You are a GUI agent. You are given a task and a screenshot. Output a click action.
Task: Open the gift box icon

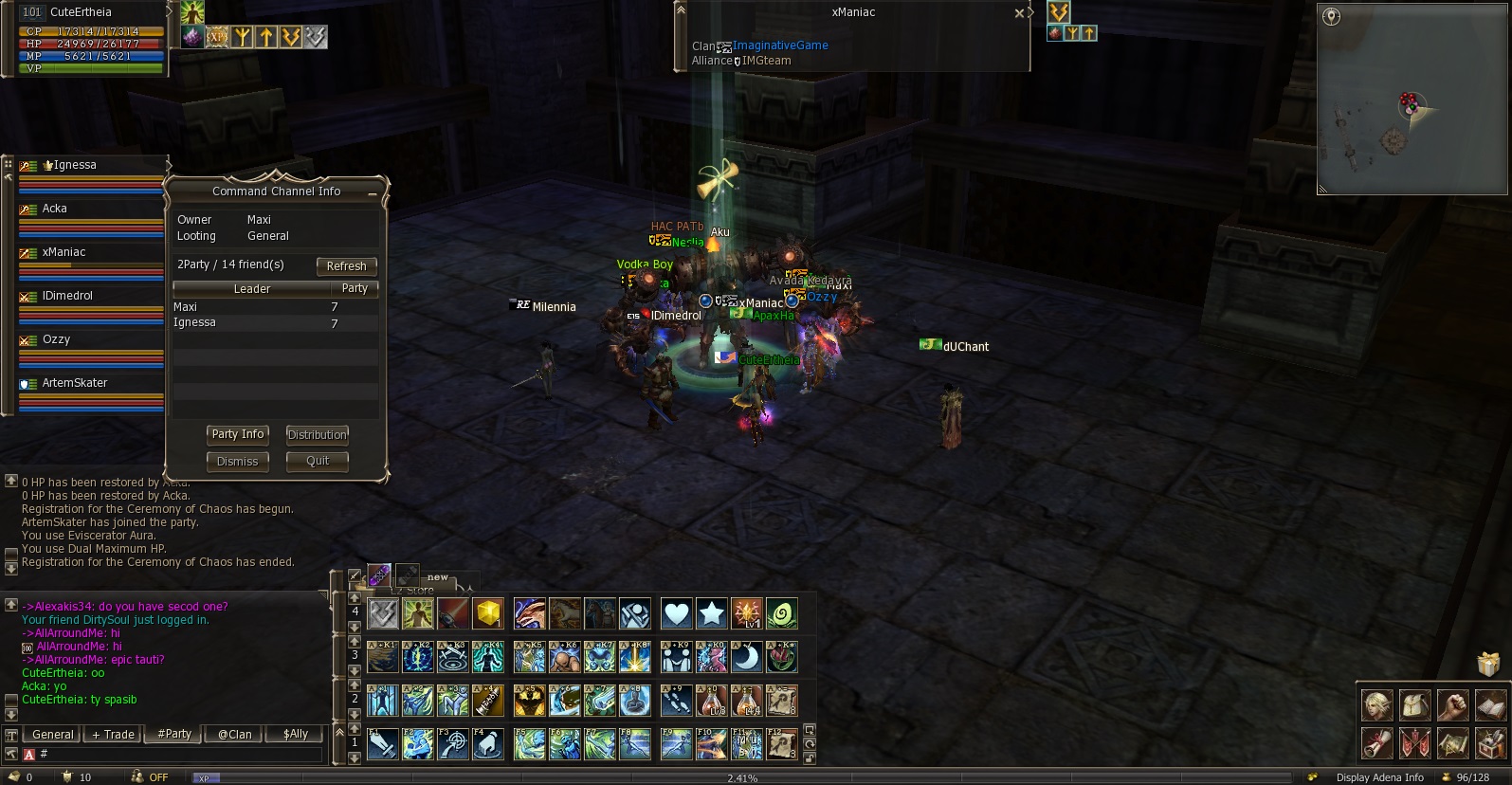pyautogui.click(x=1489, y=664)
